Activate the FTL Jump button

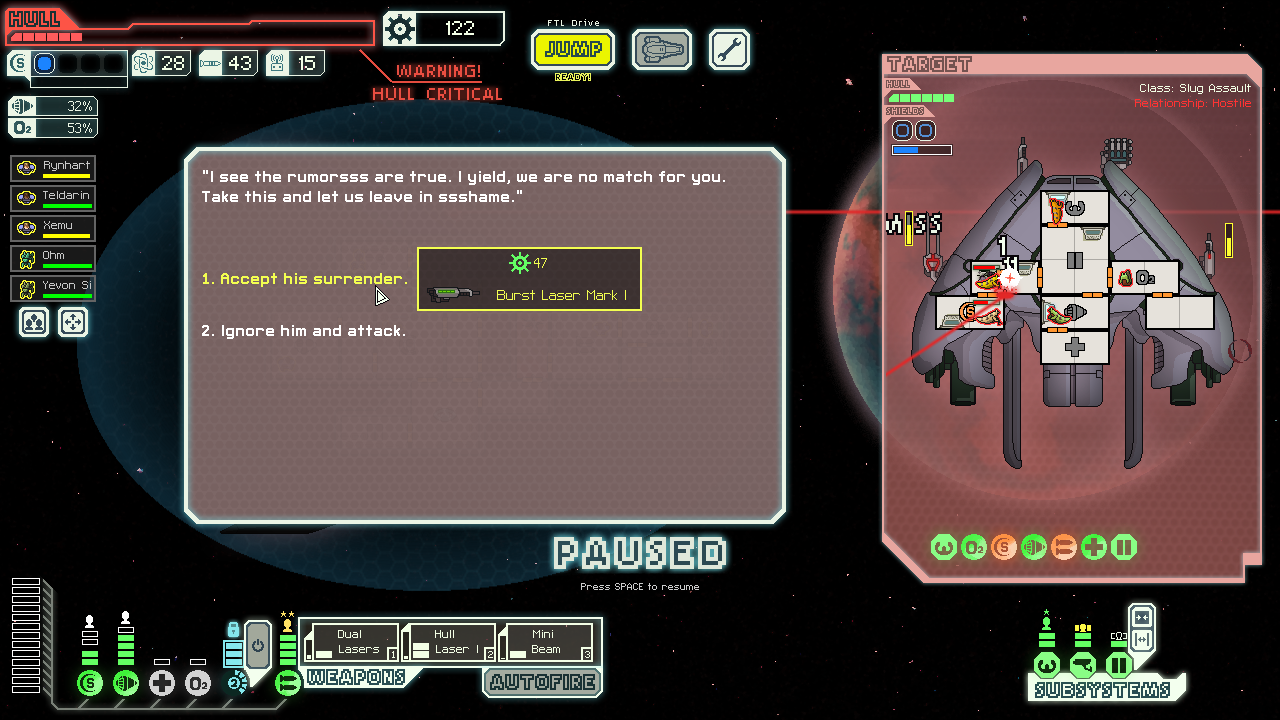(x=573, y=49)
